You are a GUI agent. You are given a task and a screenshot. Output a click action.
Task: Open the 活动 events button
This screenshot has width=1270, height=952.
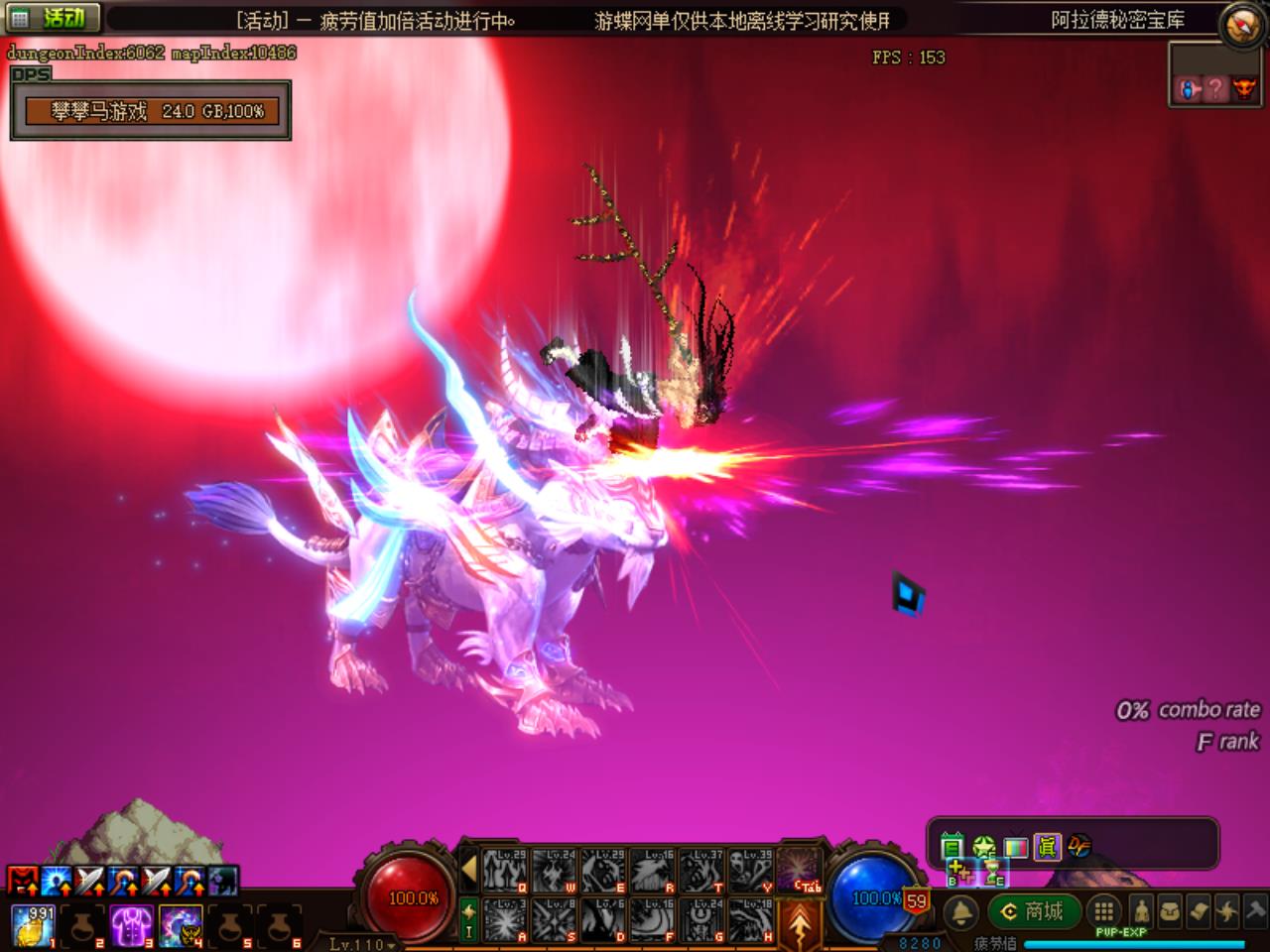coord(52,18)
